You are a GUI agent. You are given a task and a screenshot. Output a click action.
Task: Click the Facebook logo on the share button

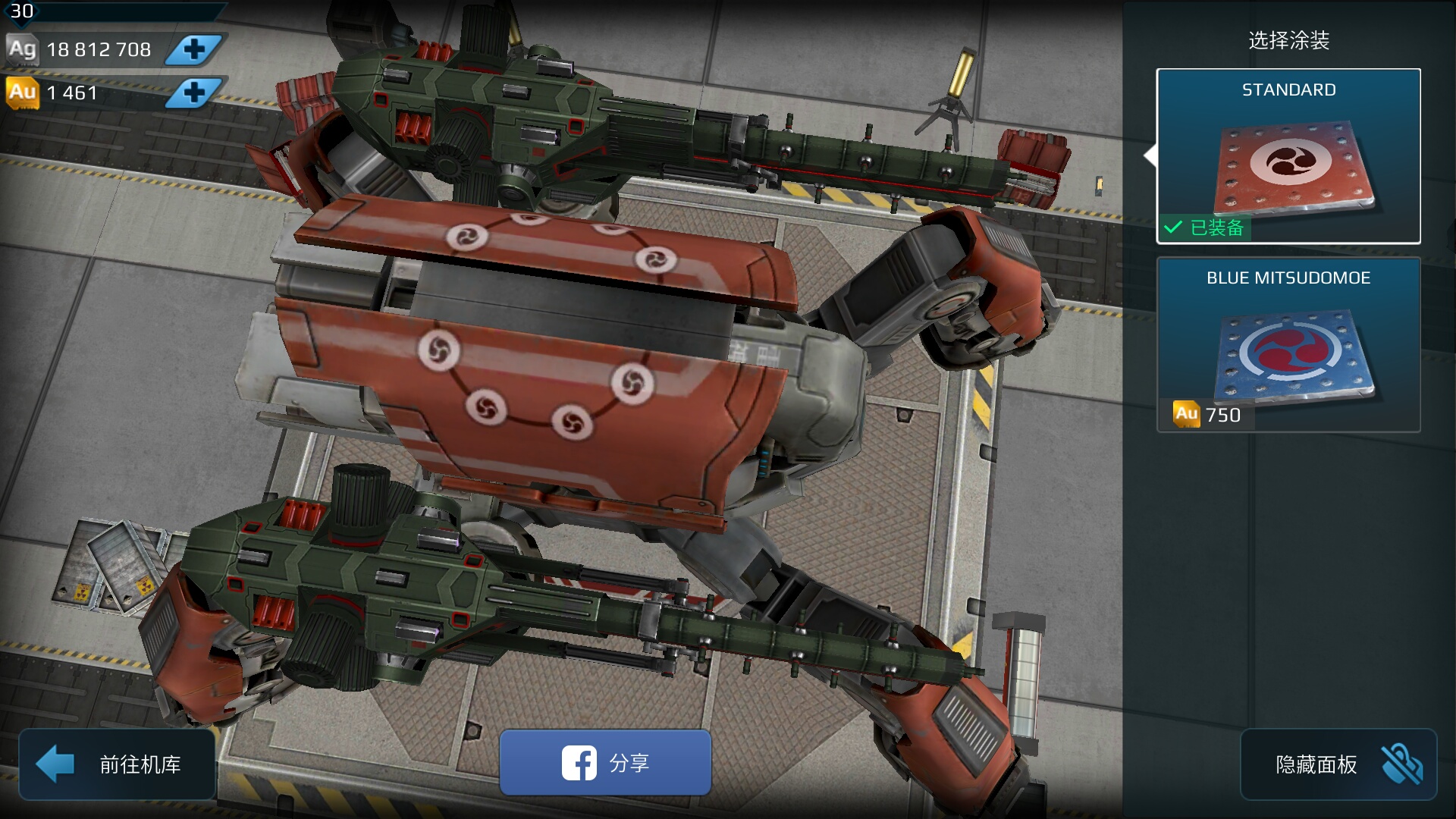pos(579,764)
